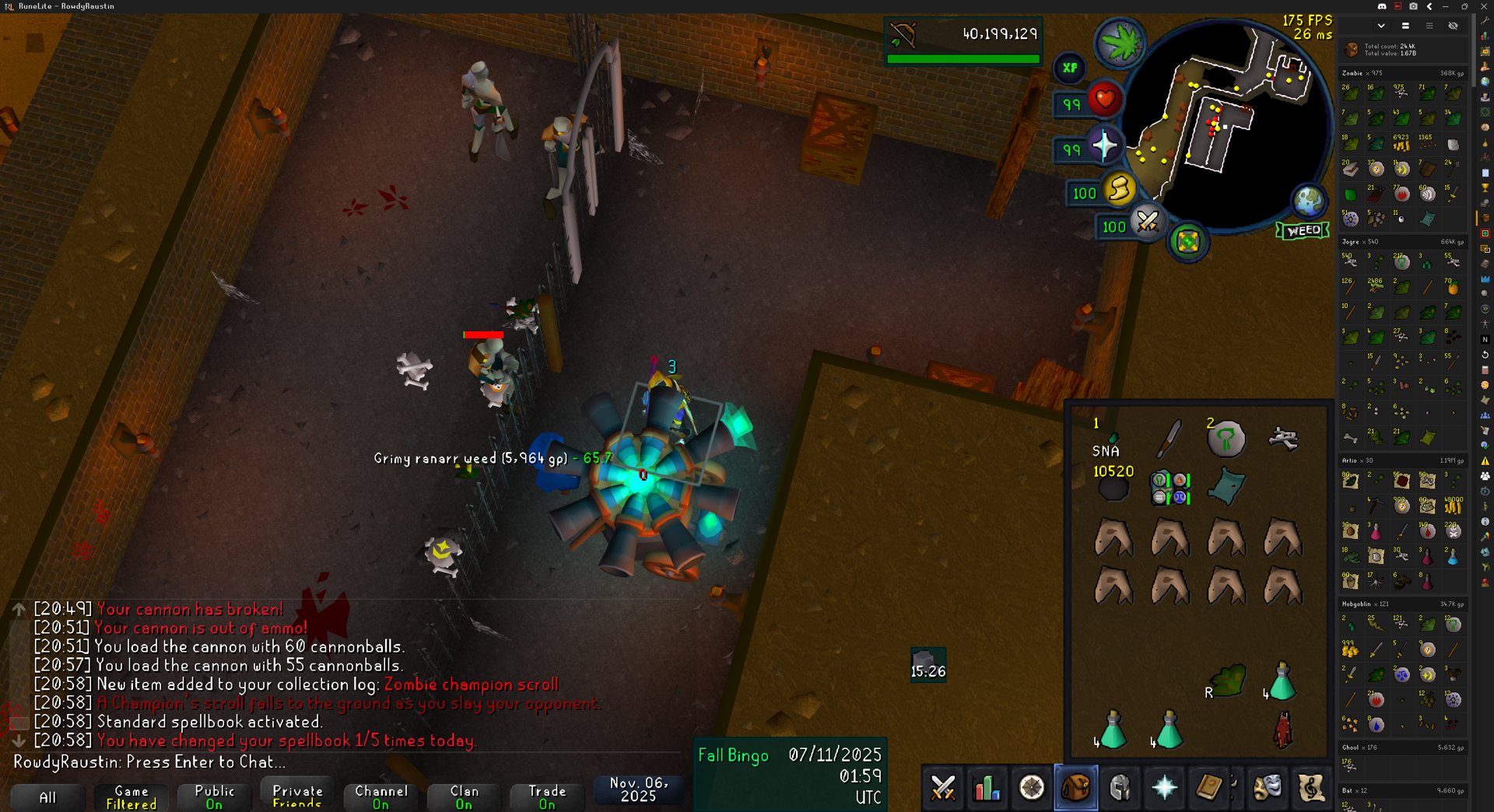The height and width of the screenshot is (812, 1494).
Task: Open the world map globe
Action: coord(1309,201)
